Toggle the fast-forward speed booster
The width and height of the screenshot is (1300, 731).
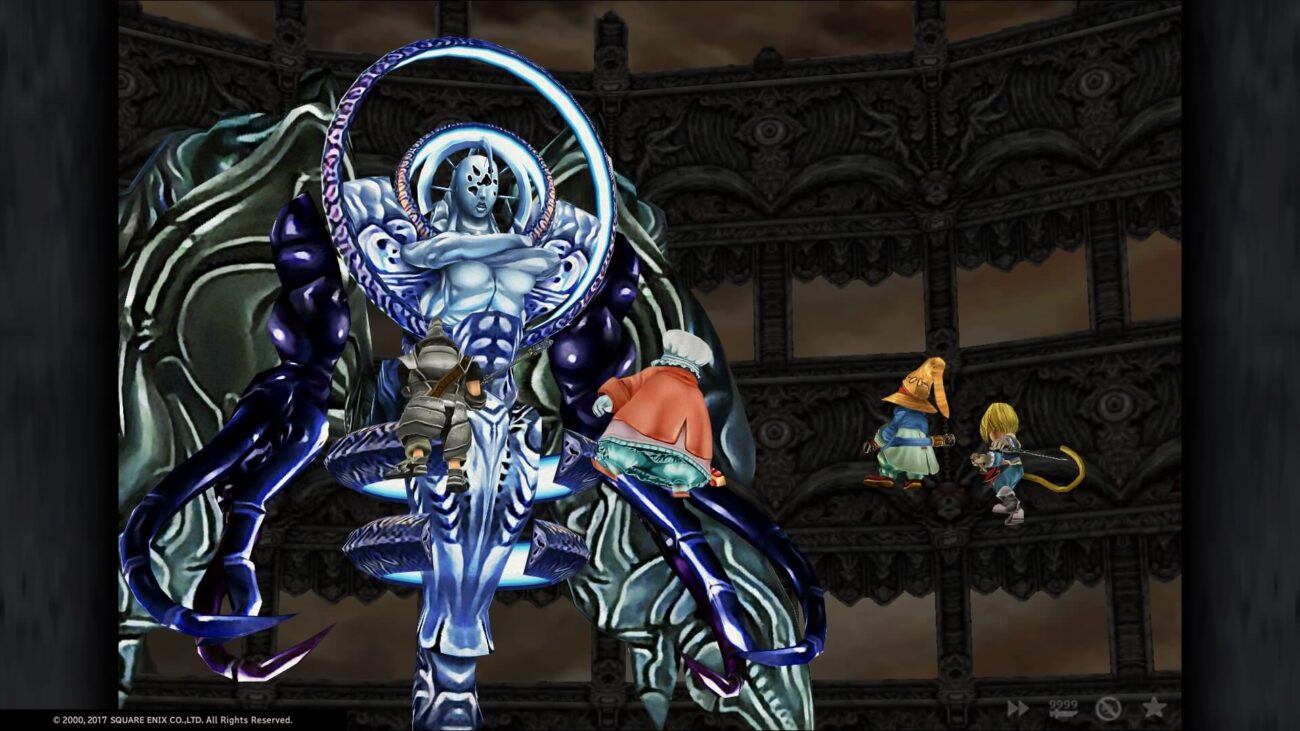(x=1017, y=708)
